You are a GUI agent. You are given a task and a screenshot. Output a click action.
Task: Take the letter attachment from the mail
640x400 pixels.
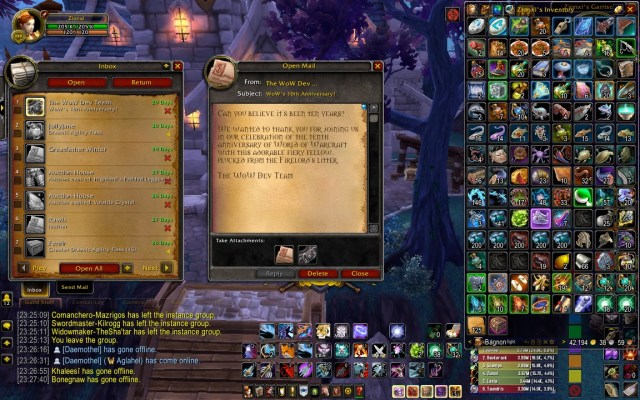point(284,254)
